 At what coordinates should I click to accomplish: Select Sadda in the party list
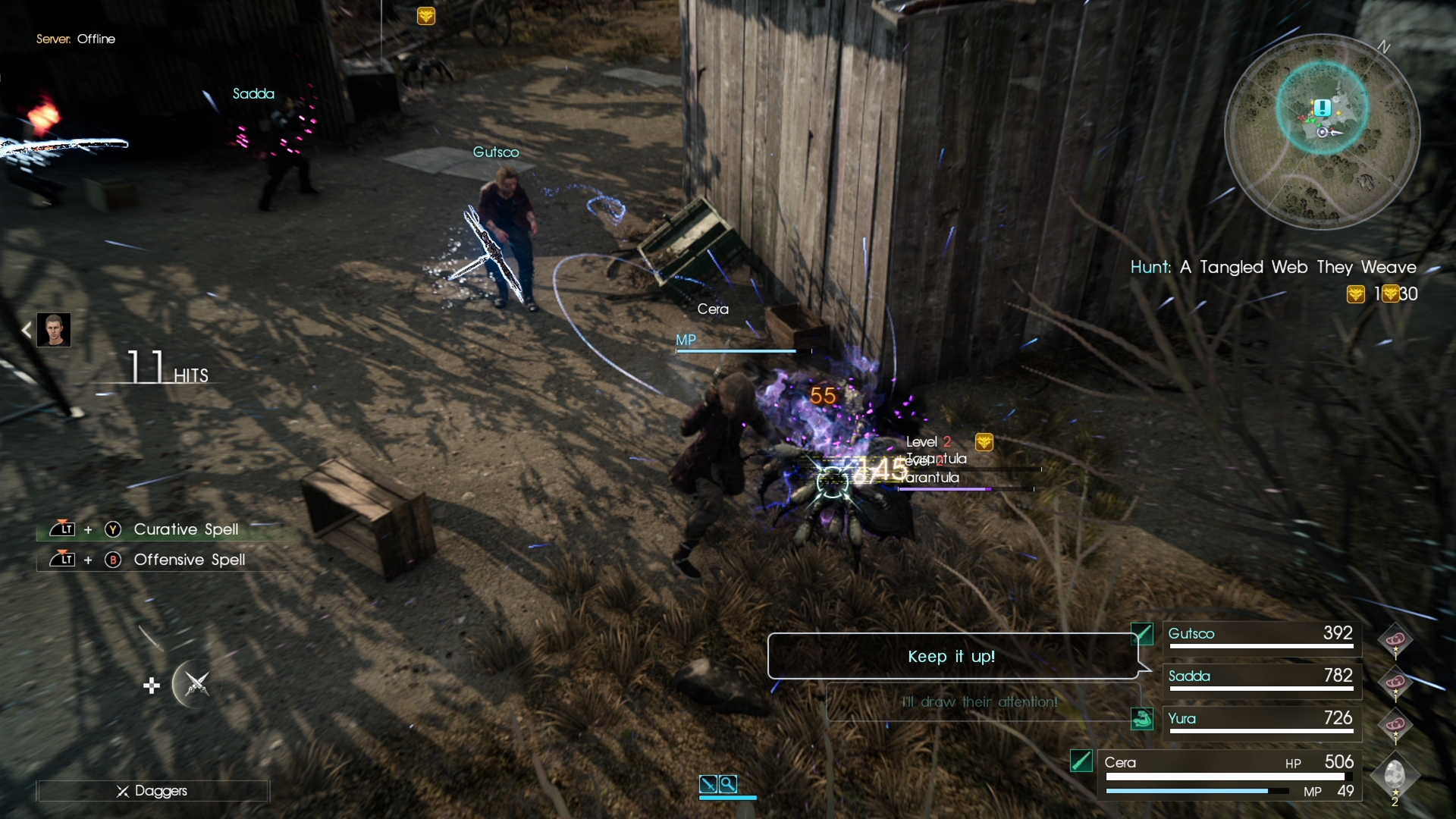tap(1260, 678)
